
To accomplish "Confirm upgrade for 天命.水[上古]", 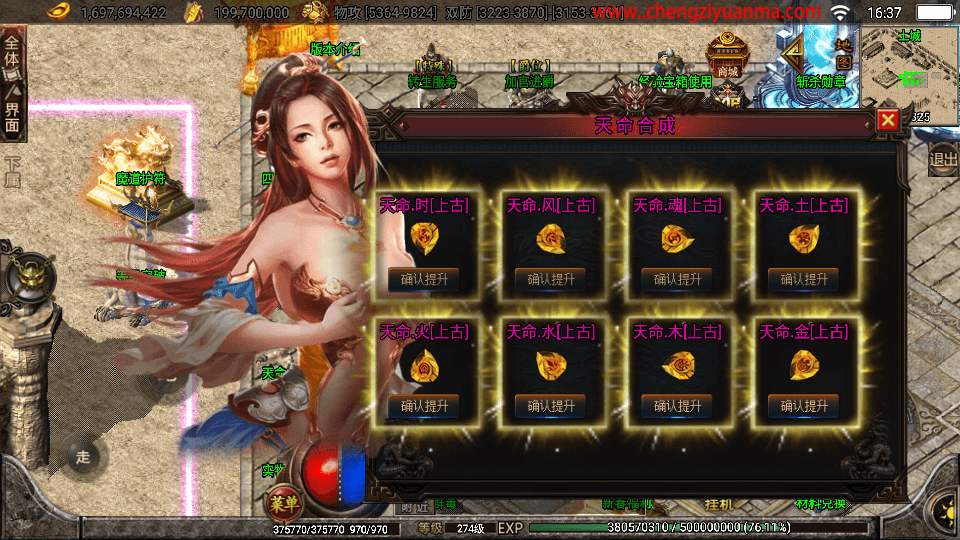I will coord(550,405).
